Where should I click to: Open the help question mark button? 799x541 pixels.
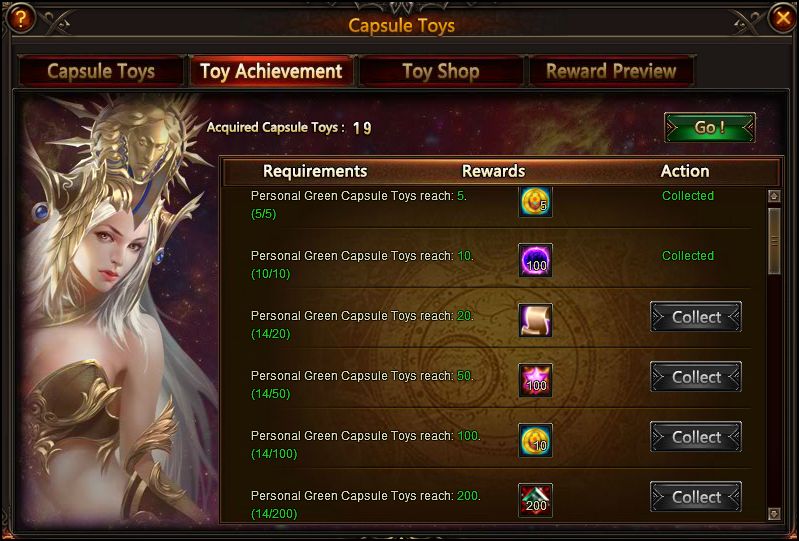click(19, 17)
